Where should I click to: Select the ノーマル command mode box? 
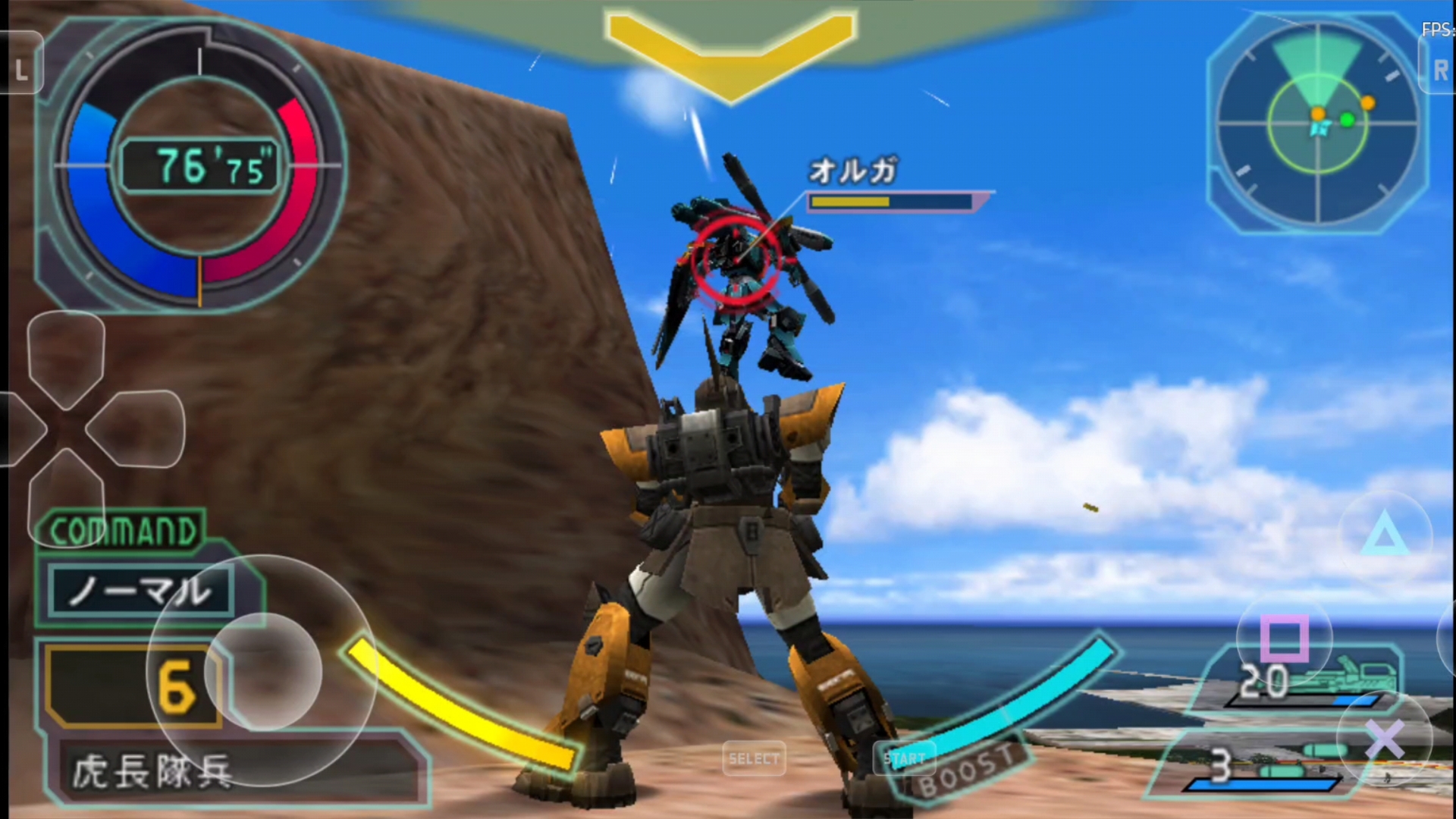140,591
